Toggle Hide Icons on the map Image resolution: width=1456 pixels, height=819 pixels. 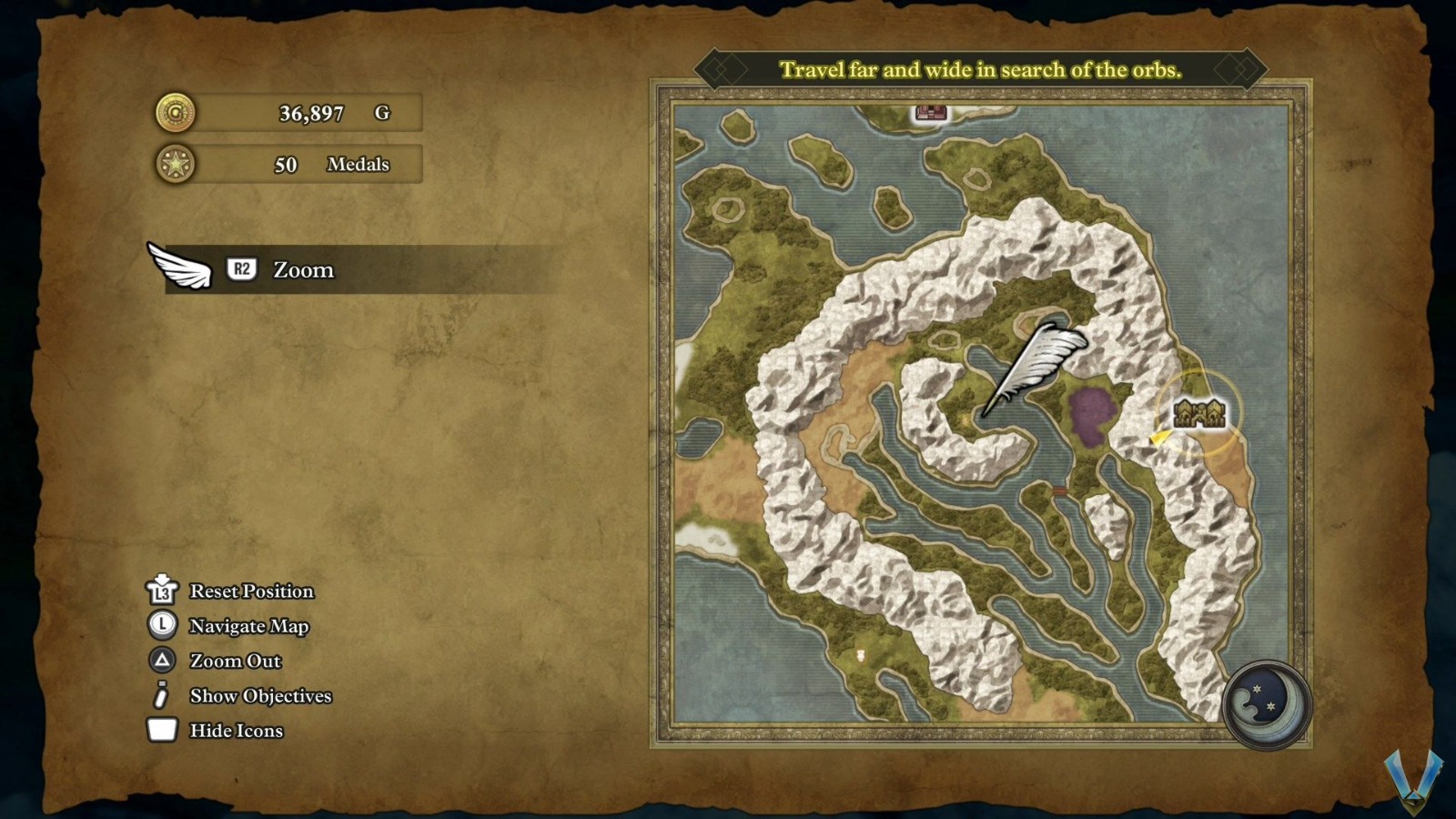(236, 731)
